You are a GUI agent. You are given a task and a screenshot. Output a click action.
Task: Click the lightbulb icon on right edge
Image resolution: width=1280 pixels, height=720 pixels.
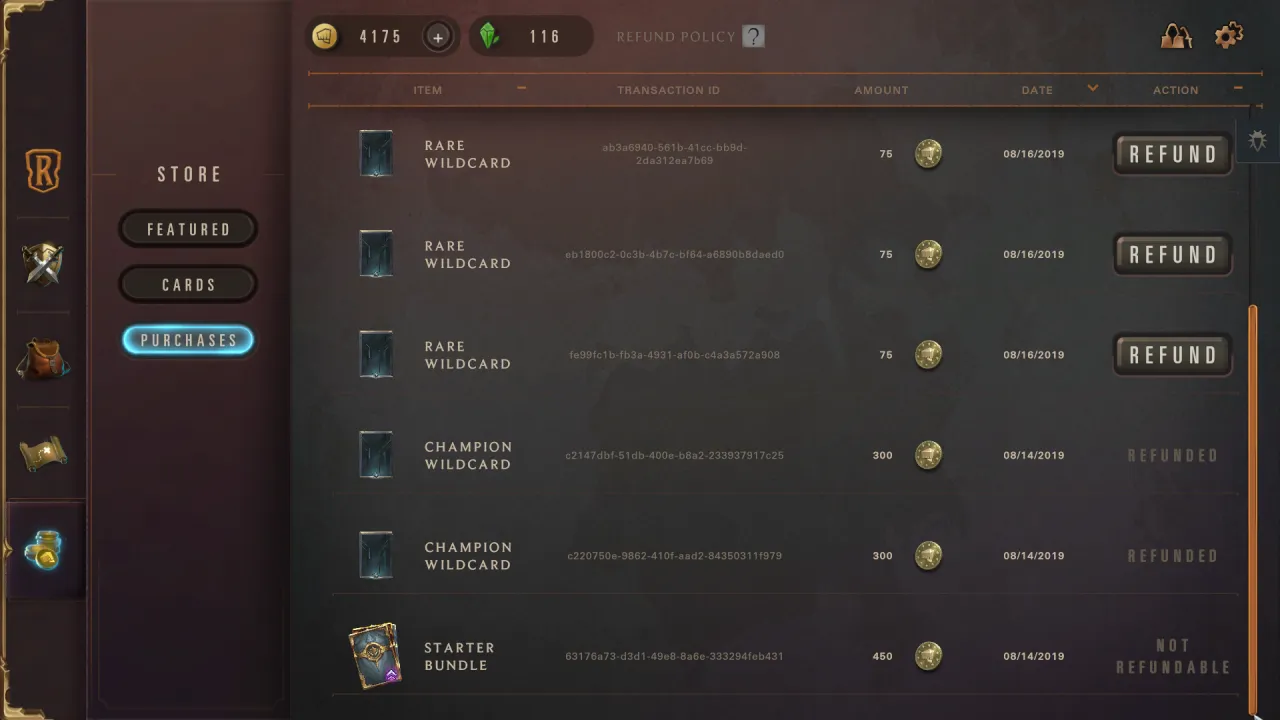point(1257,140)
